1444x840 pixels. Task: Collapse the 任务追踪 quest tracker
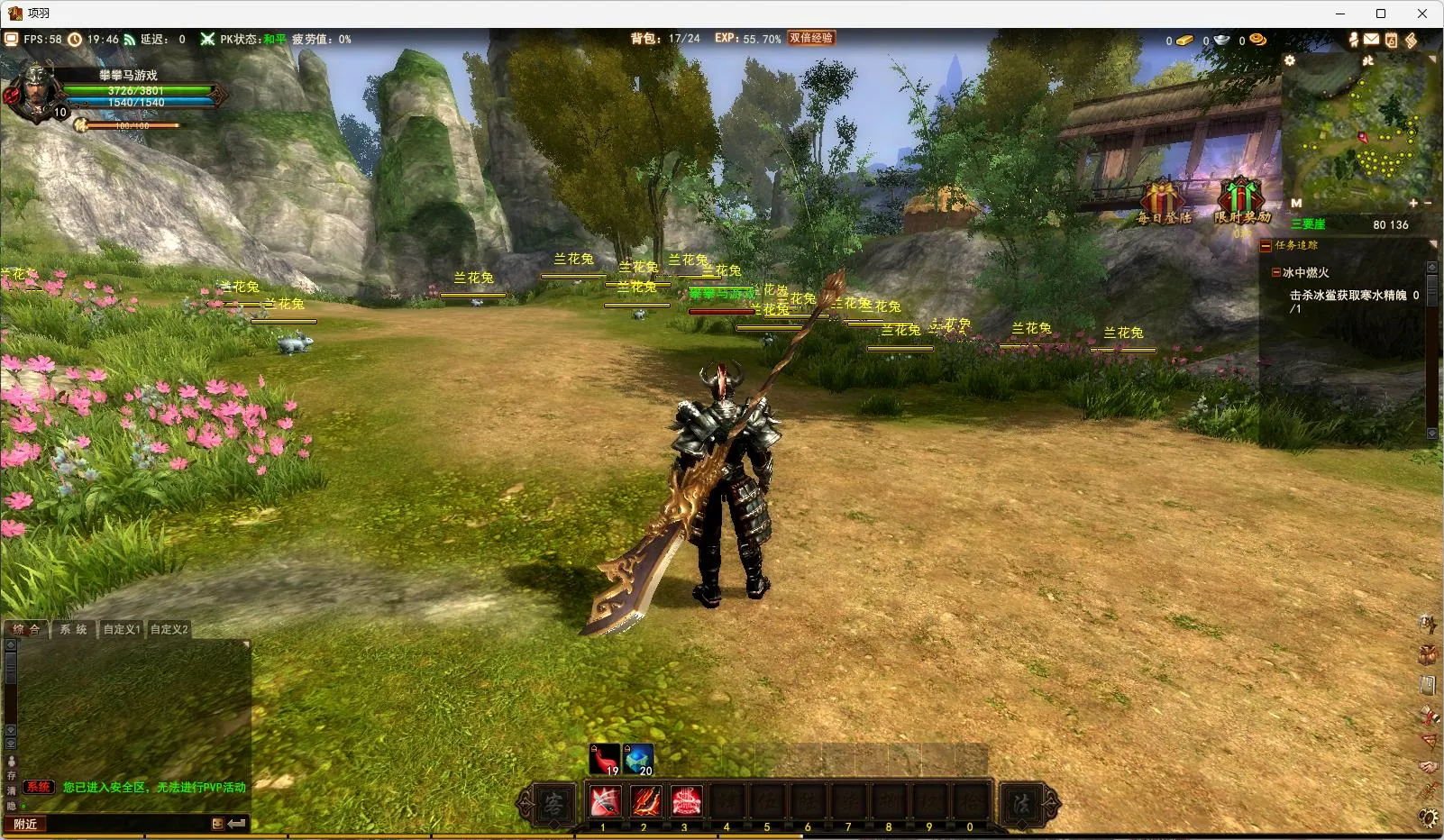pyautogui.click(x=1266, y=245)
